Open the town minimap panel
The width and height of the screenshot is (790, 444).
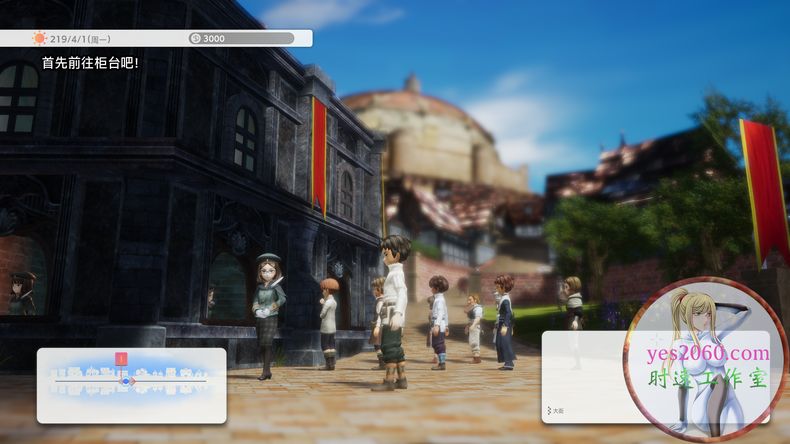pos(131,385)
